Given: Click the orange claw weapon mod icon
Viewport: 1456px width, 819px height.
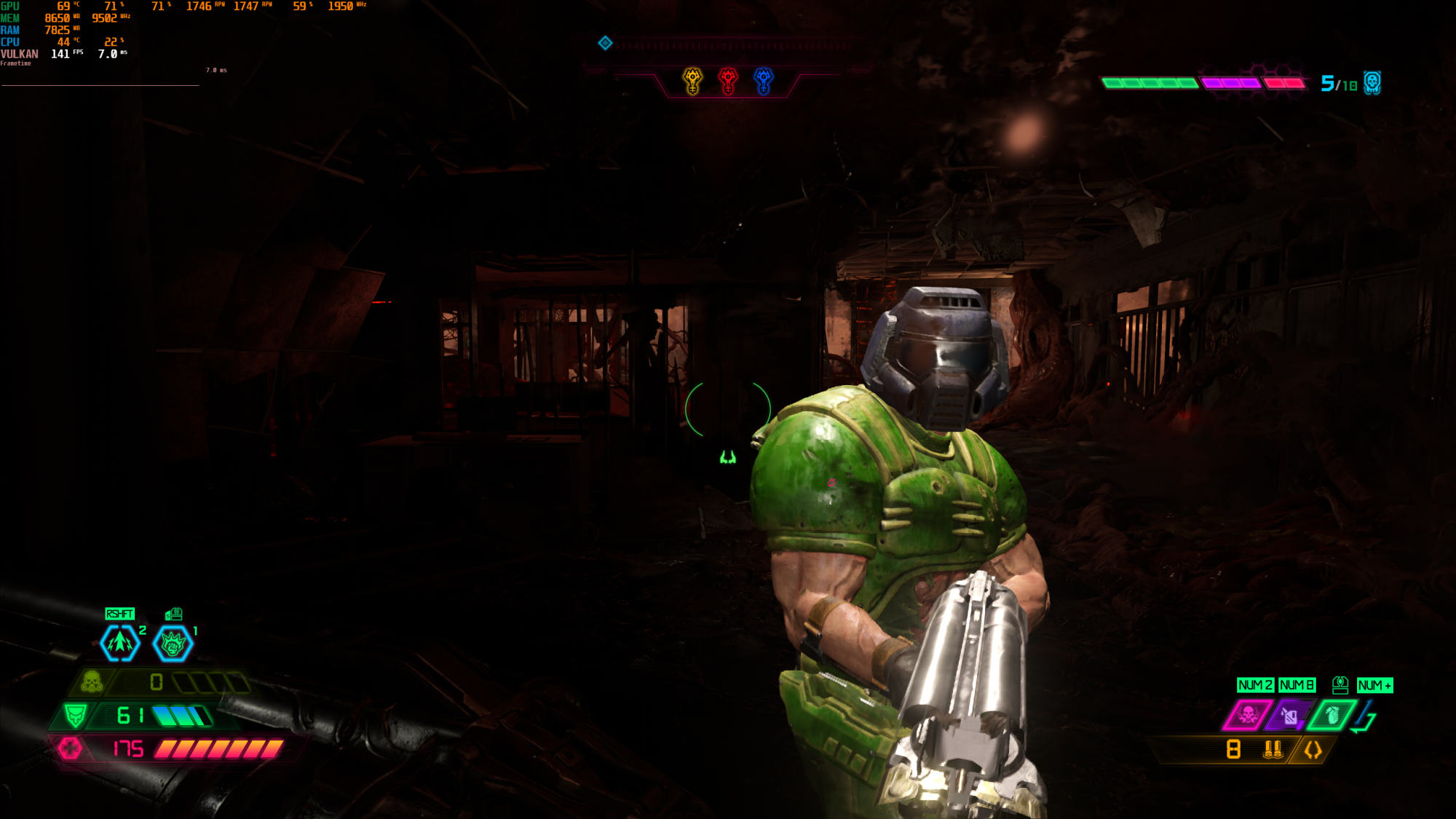Looking at the screenshot, I should click(1313, 749).
